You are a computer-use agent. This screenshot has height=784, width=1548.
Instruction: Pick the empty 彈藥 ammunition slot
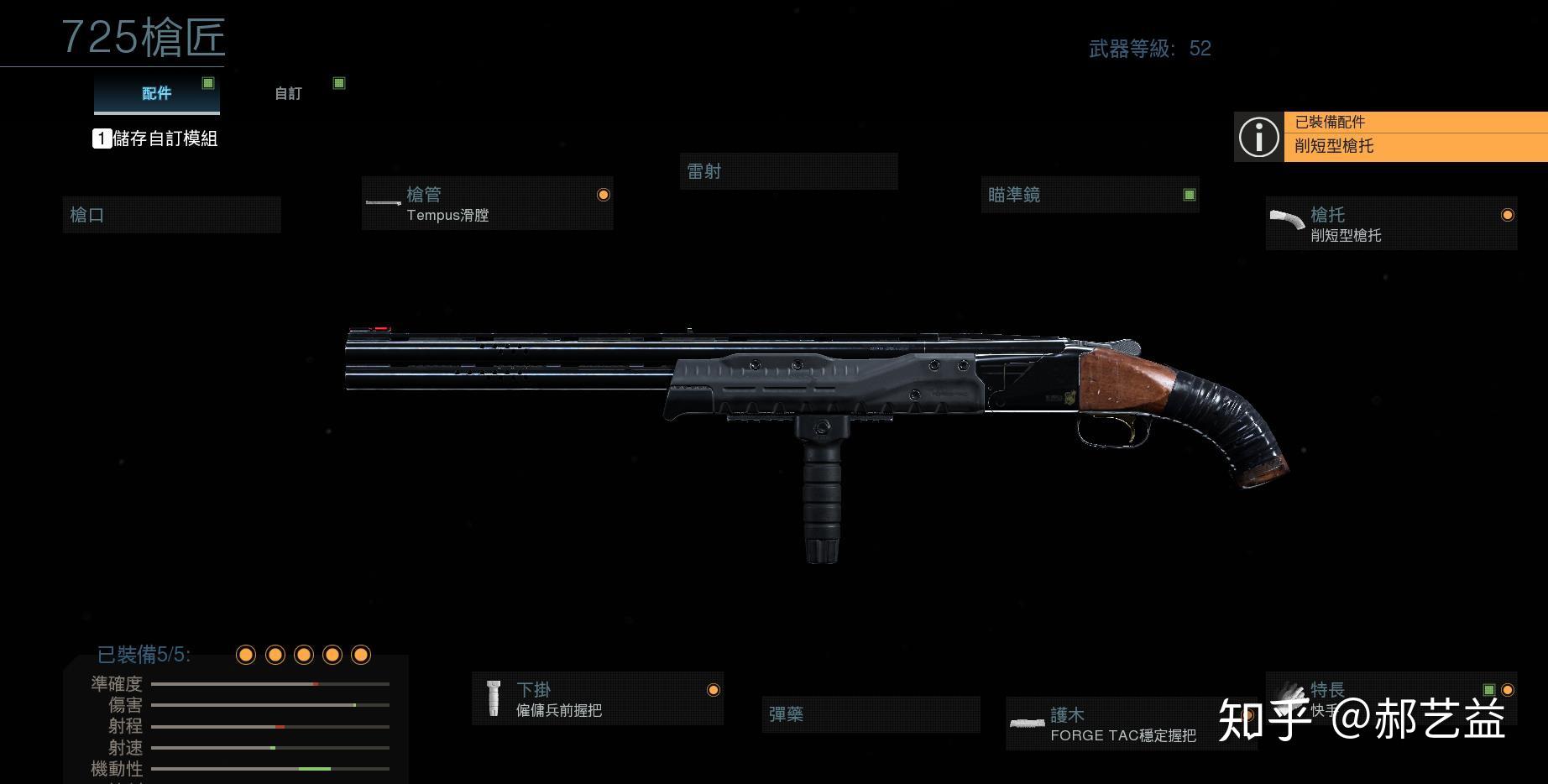pyautogui.click(x=870, y=714)
